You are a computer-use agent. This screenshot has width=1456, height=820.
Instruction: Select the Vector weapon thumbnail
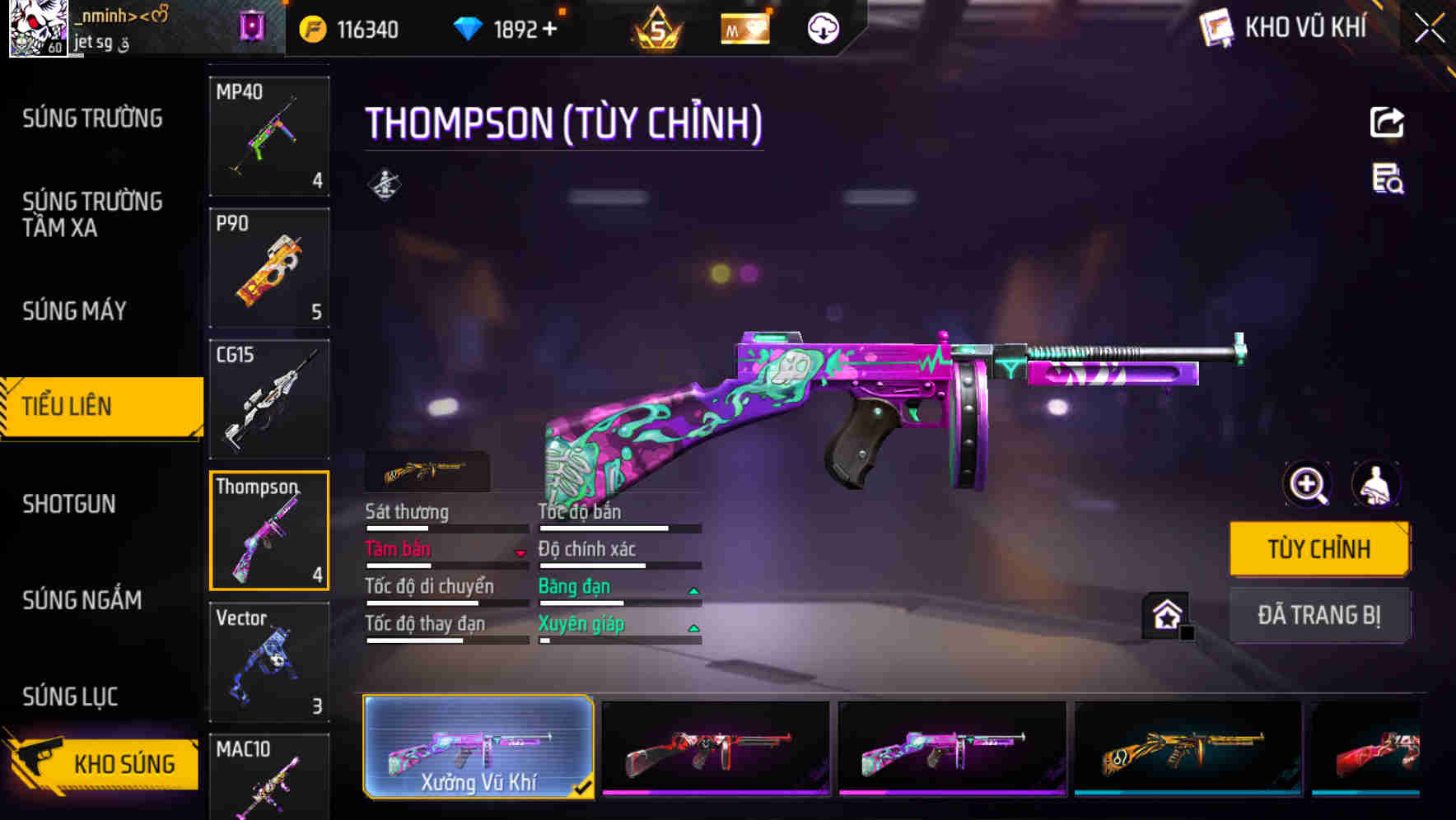pos(268,661)
